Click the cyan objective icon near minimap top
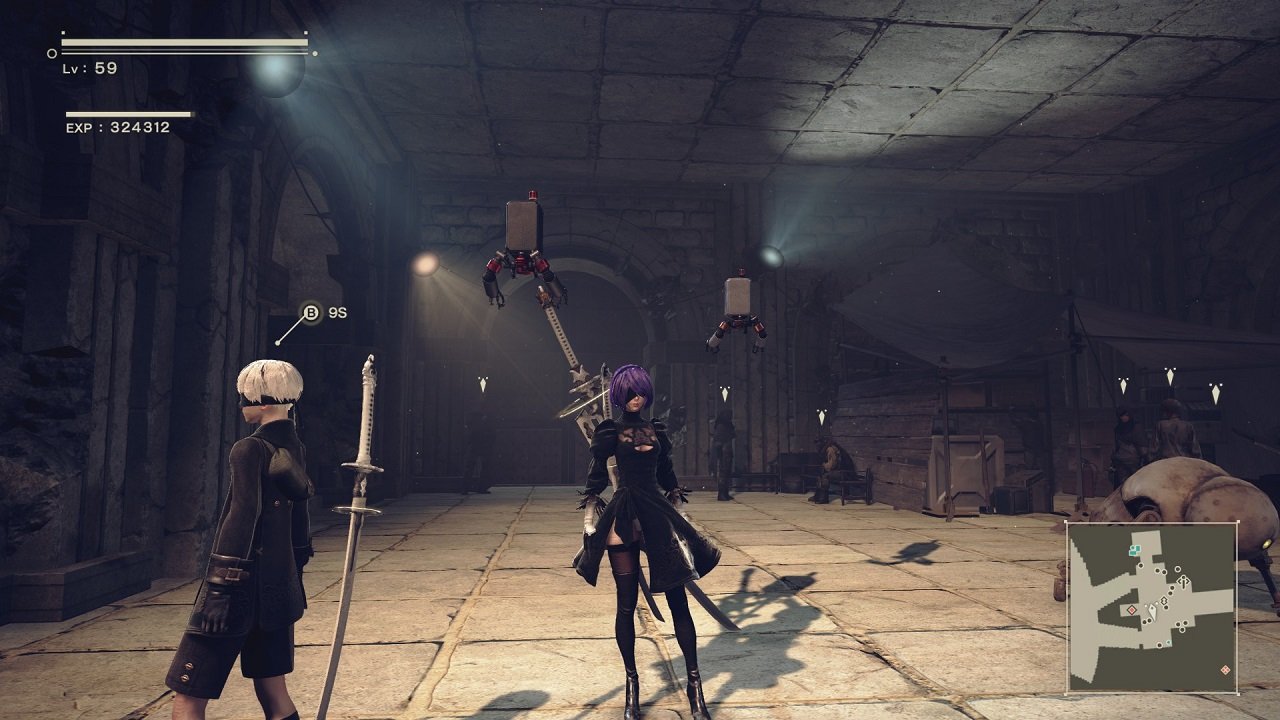This screenshot has width=1280, height=720. tap(1134, 550)
